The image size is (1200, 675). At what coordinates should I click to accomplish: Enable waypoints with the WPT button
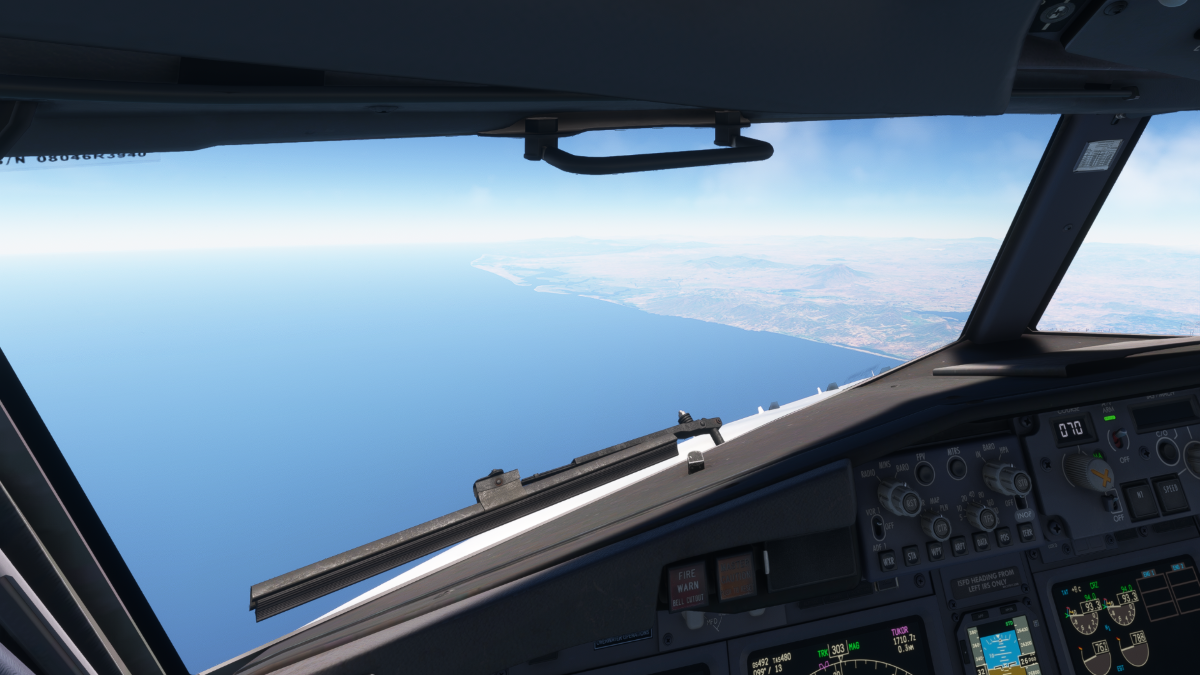(935, 550)
